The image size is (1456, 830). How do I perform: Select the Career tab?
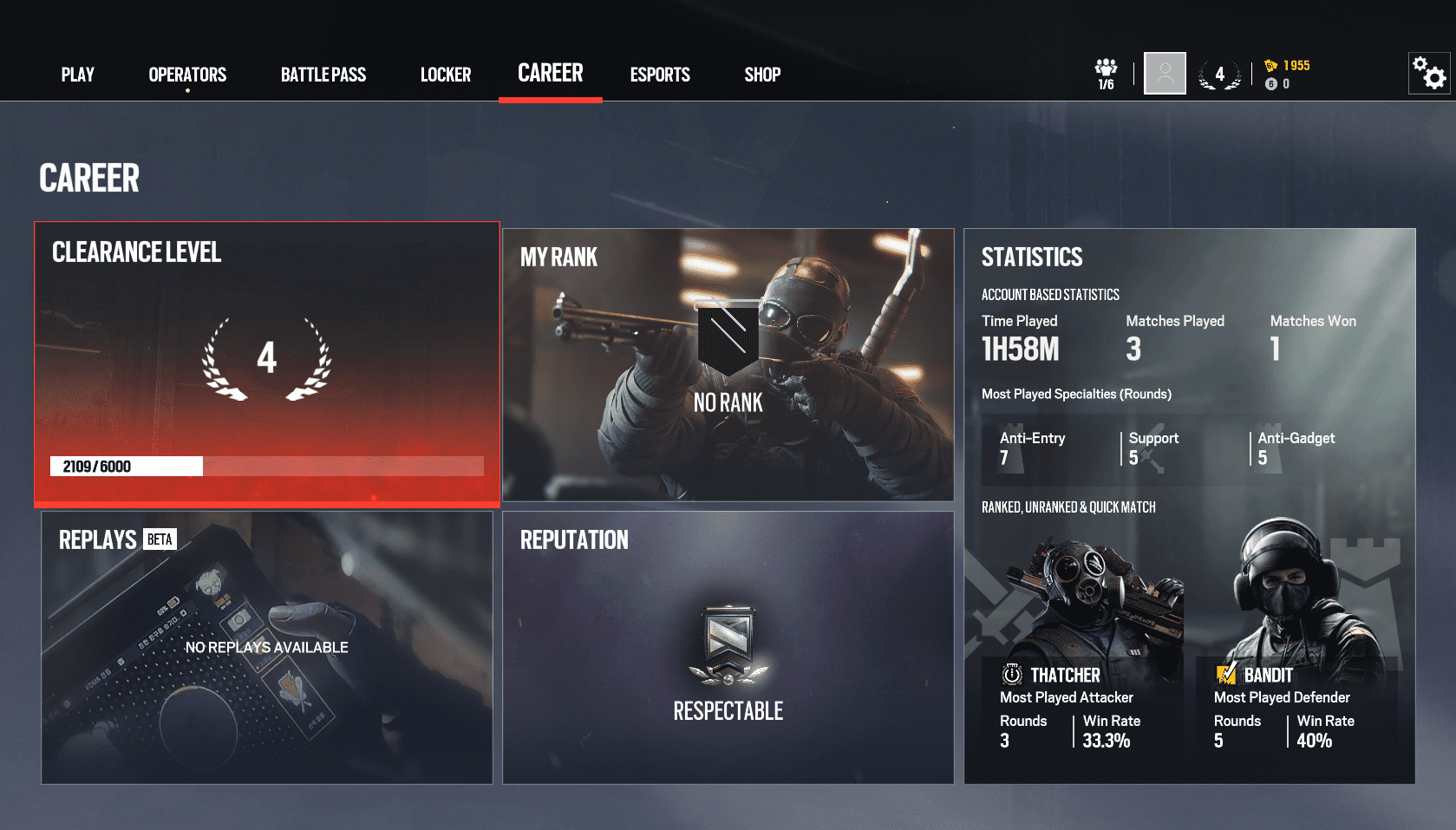click(551, 74)
